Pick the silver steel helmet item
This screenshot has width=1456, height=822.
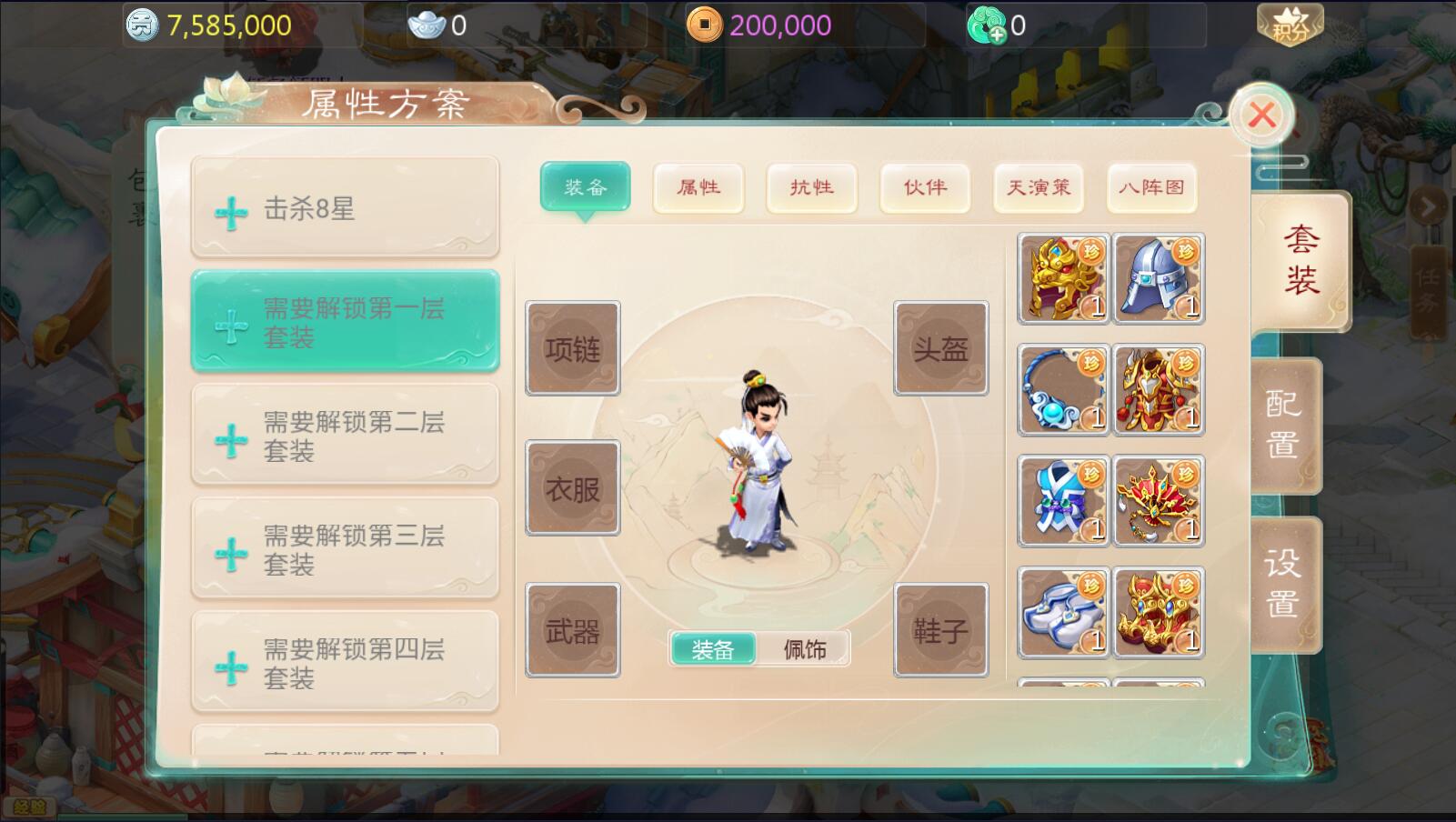pos(1159,279)
